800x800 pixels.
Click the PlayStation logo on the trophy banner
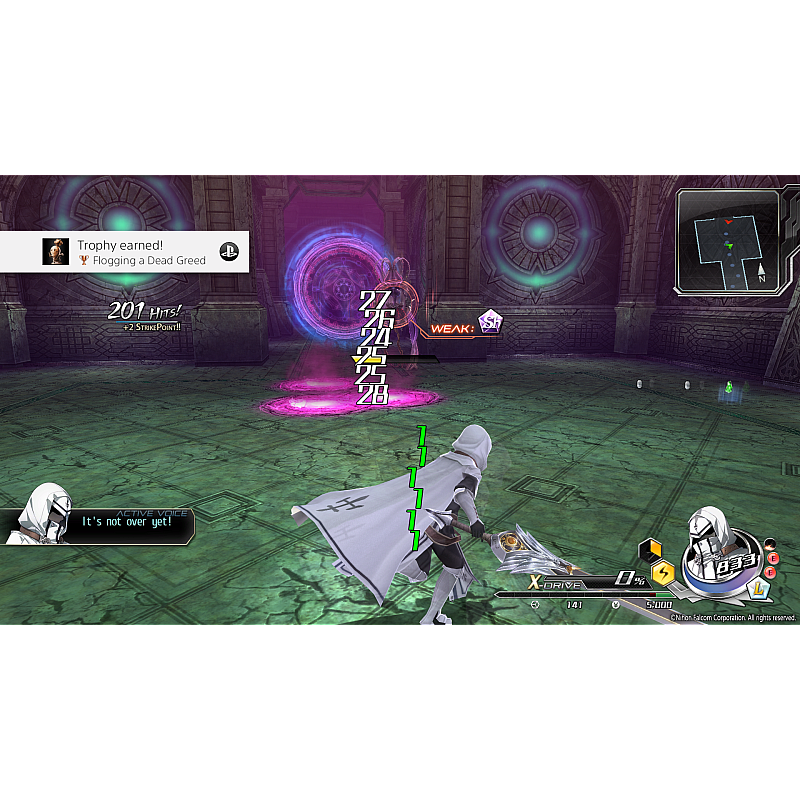(x=229, y=252)
